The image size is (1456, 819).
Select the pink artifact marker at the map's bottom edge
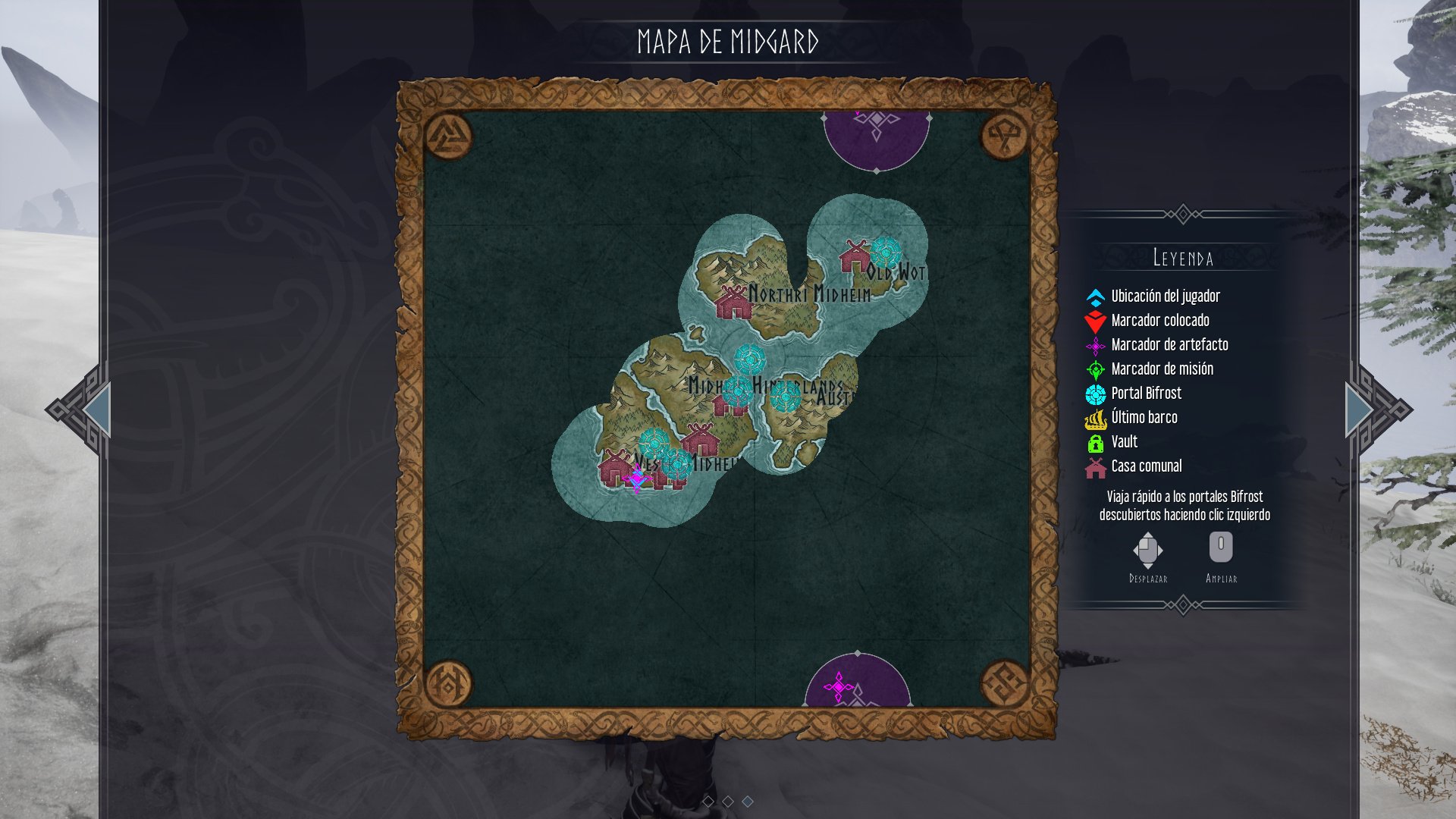838,687
